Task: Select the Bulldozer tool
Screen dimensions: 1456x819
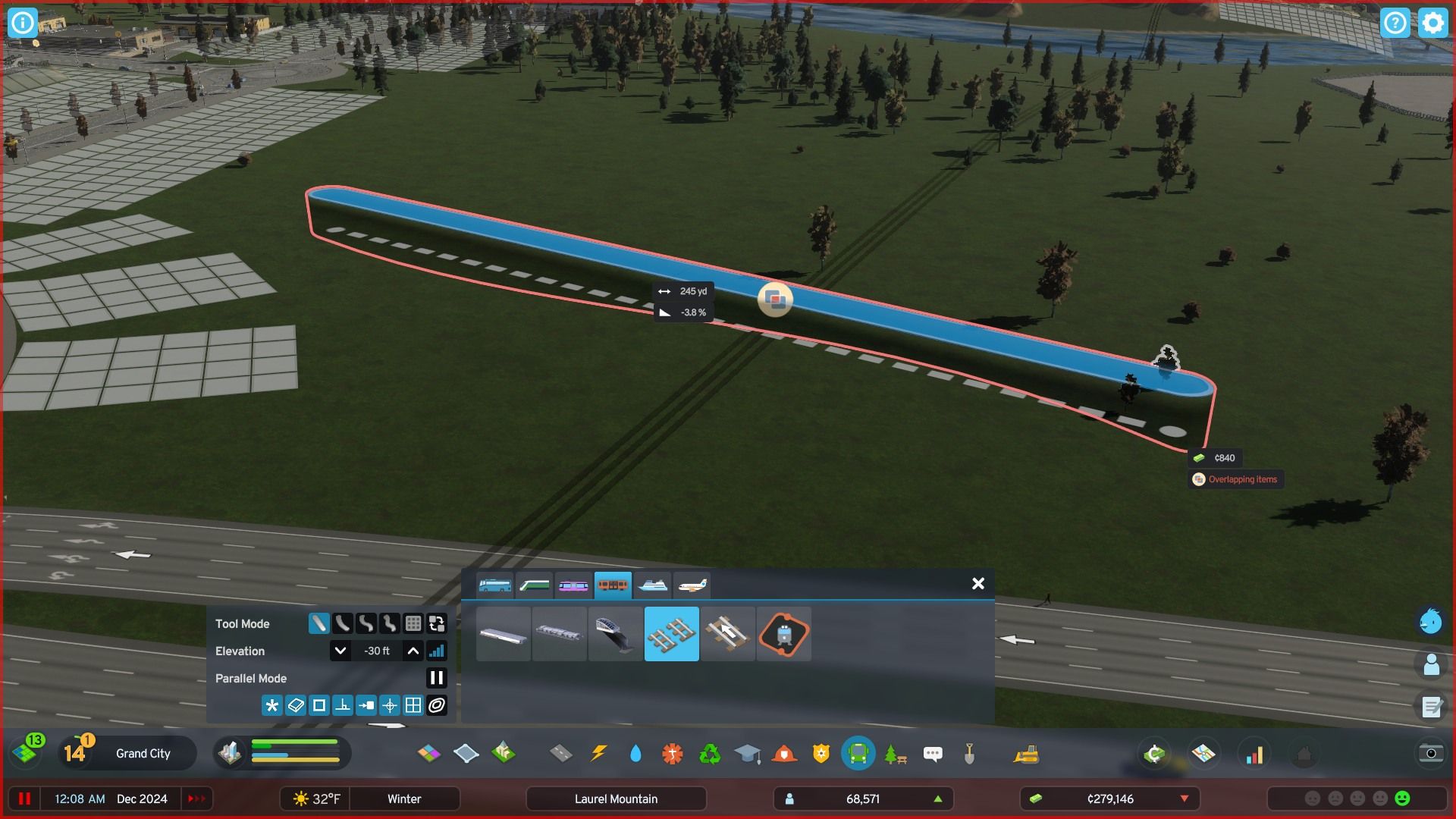Action: tap(1026, 753)
